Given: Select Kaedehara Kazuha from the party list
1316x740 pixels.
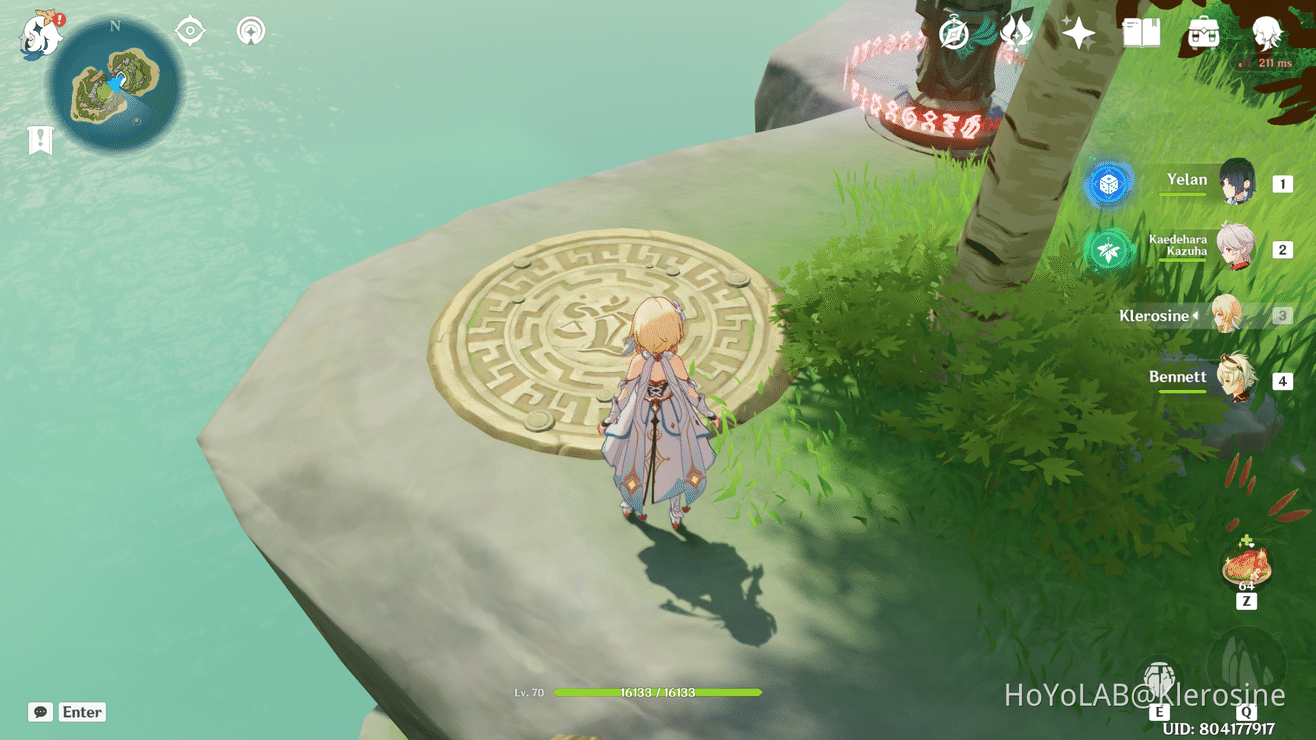Looking at the screenshot, I should (1238, 245).
